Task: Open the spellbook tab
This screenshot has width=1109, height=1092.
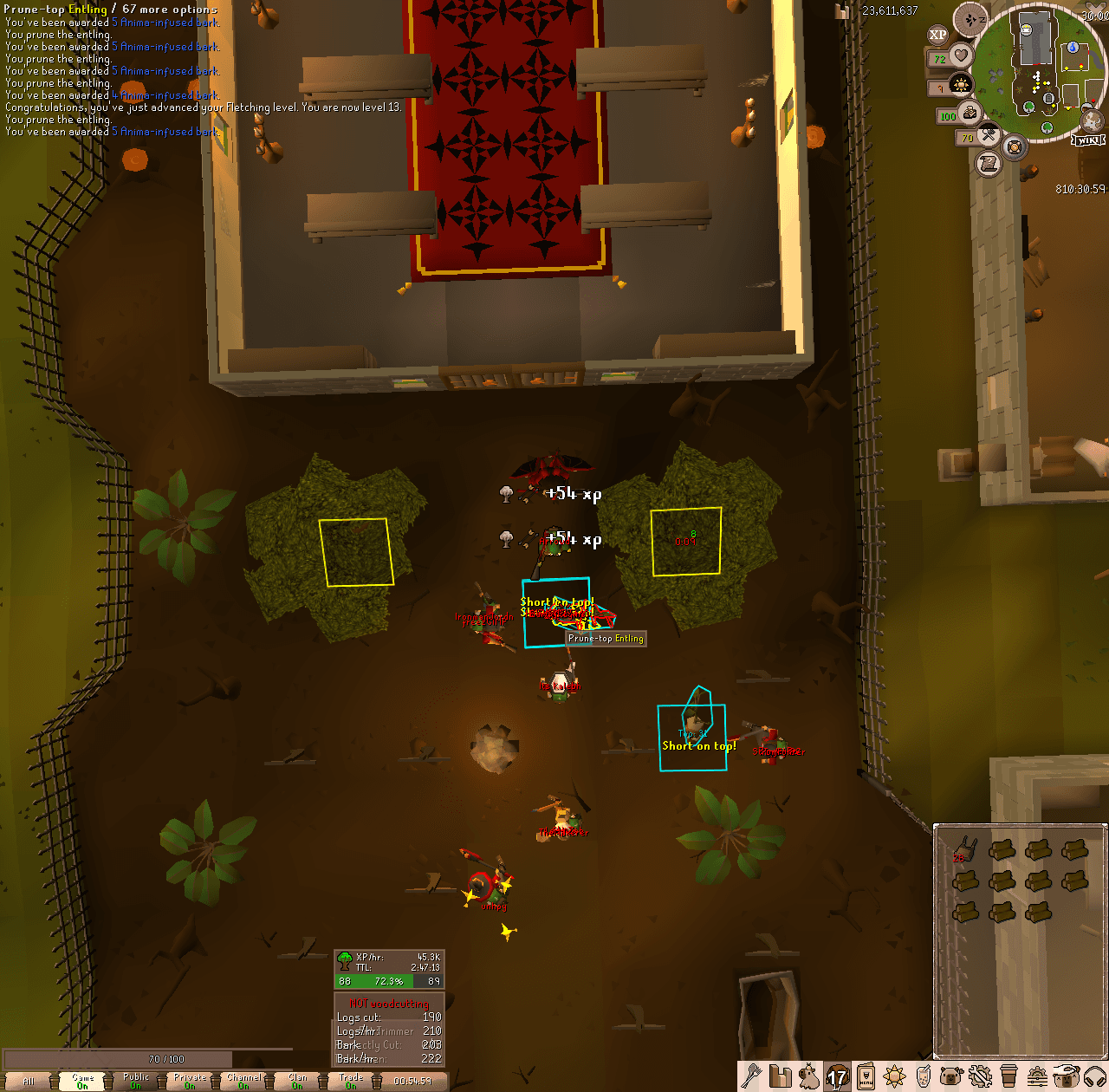Action: coord(924,1078)
